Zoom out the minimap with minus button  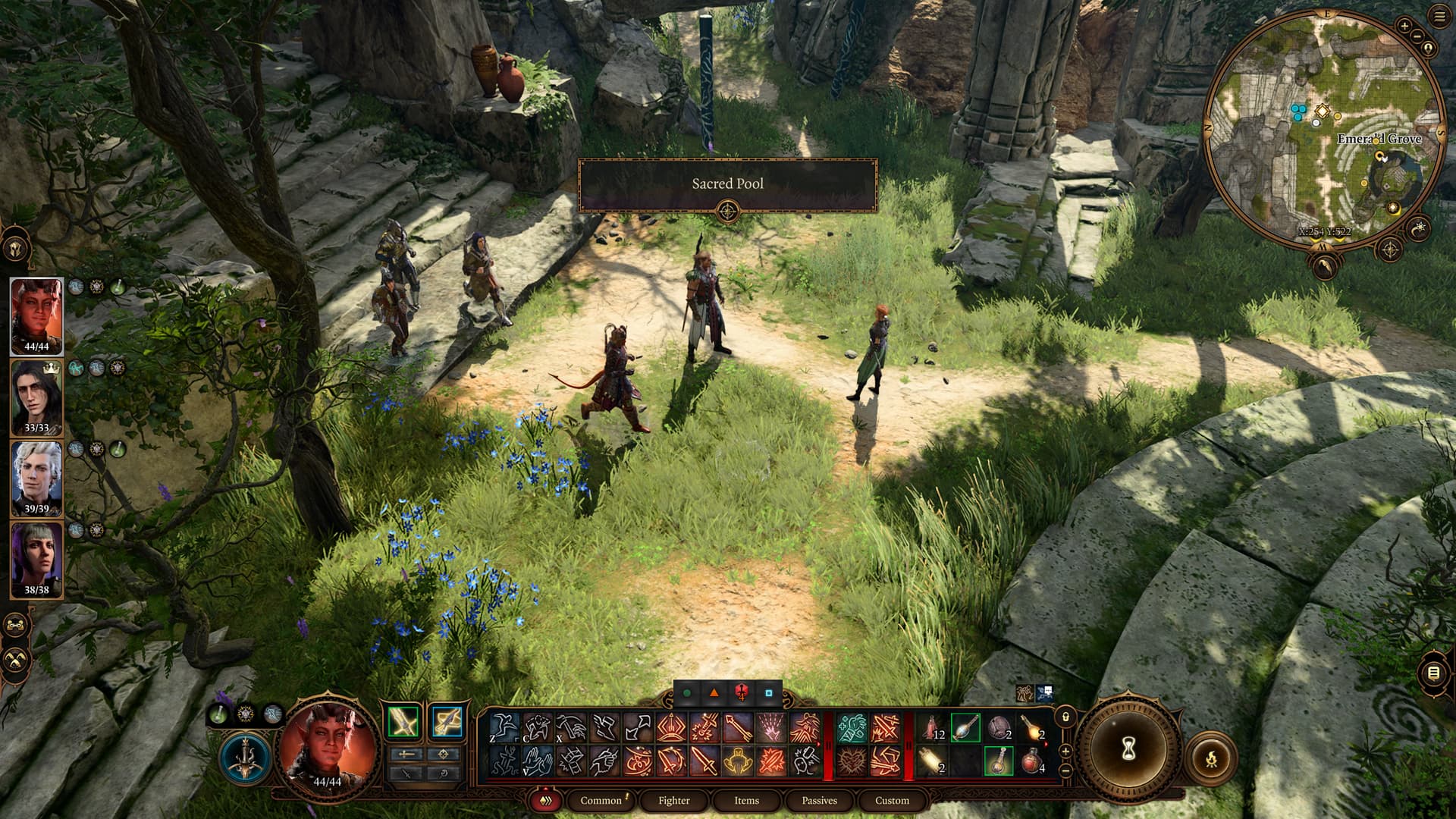coord(1417,36)
